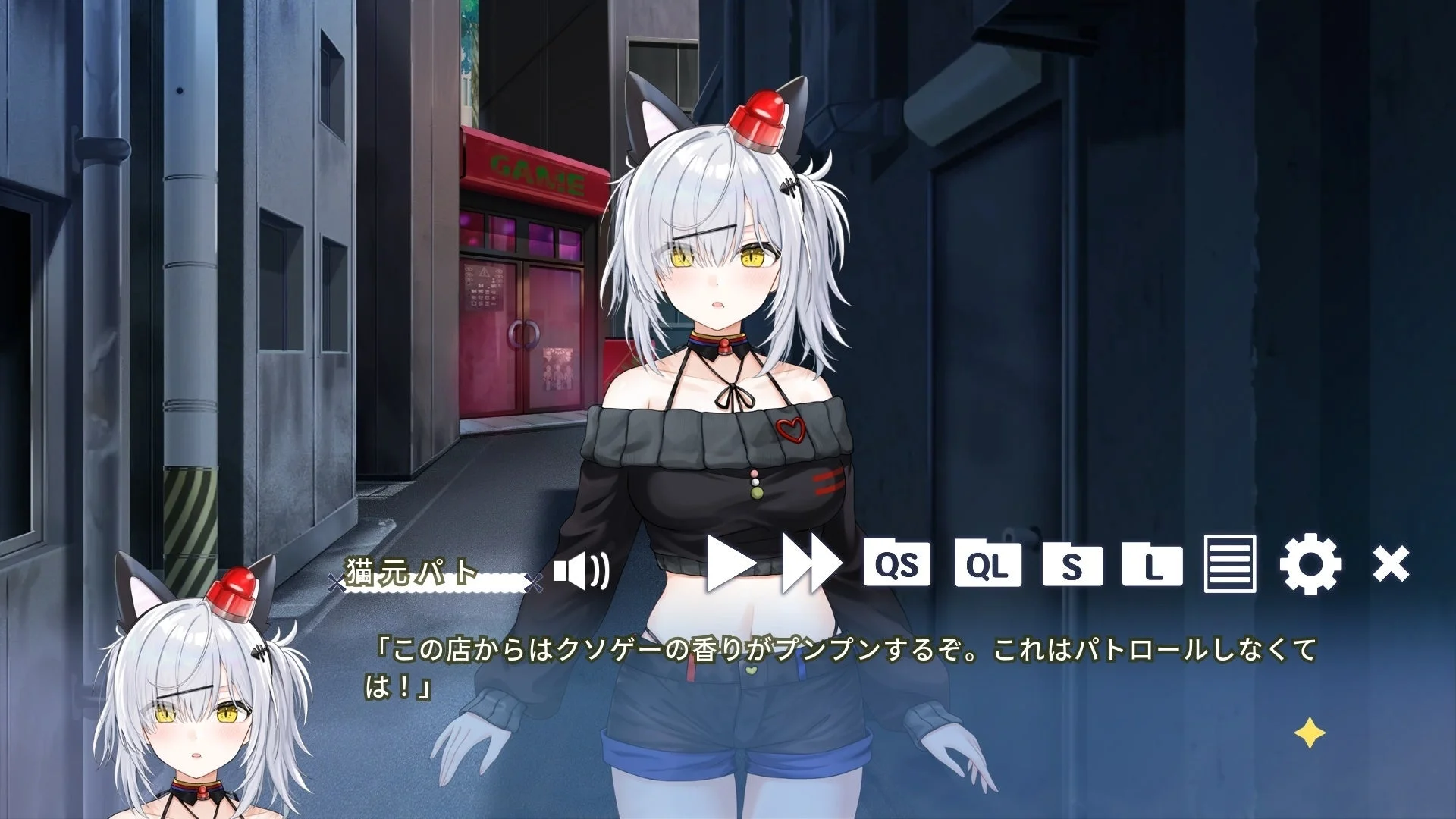
Task: Open the quick load confirmation via QL
Action: pos(987,563)
